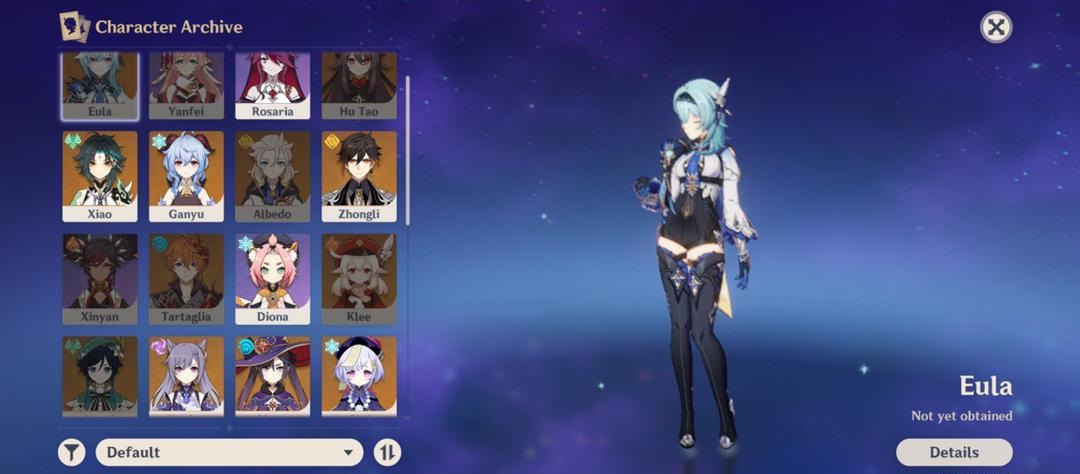
Task: Select the Xinyan character card
Action: coord(100,279)
